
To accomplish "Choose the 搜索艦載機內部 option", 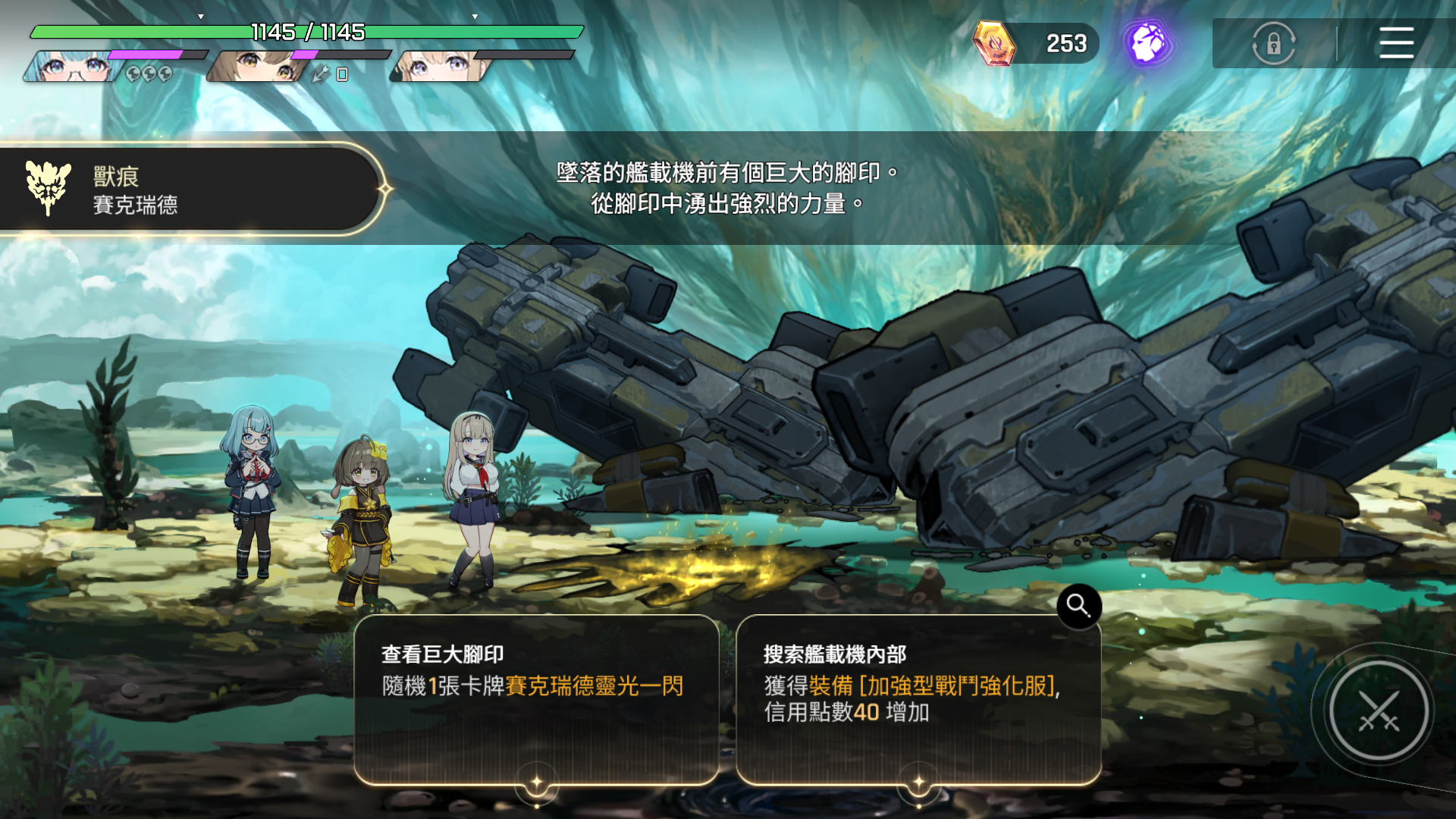I will click(918, 698).
